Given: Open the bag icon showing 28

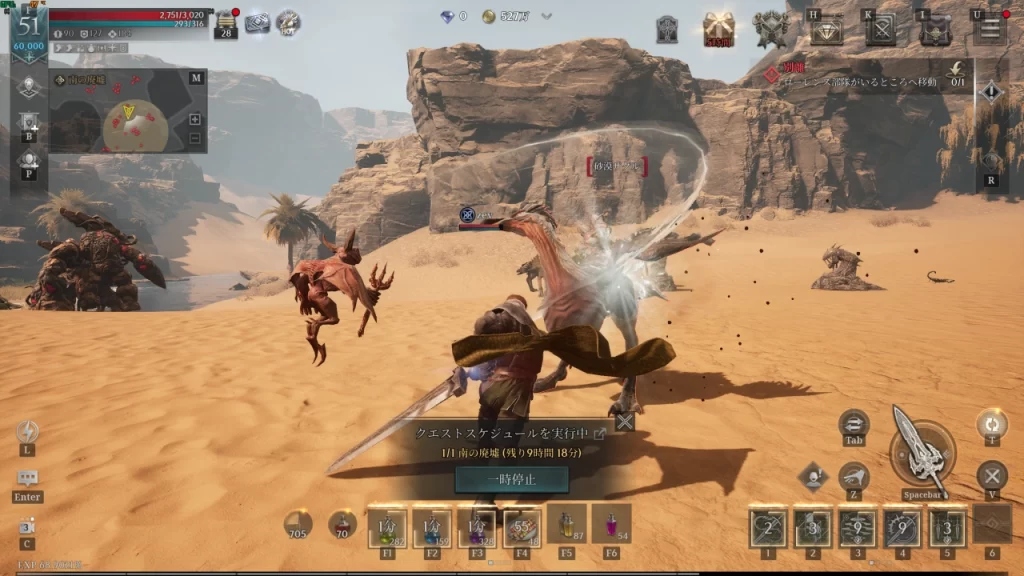Looking at the screenshot, I should 225,22.
